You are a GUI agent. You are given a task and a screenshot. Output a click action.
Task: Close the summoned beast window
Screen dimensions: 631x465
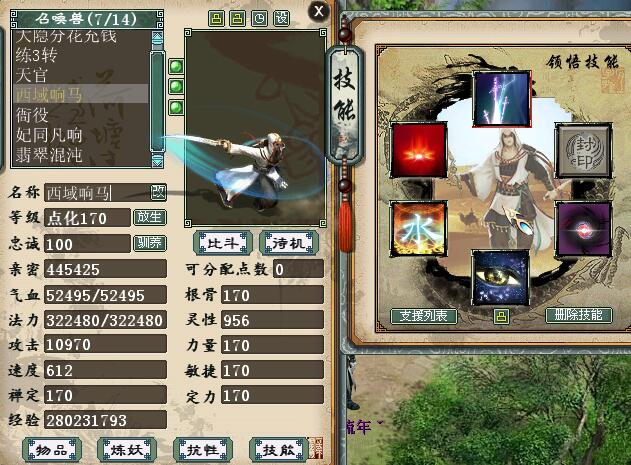pos(319,11)
